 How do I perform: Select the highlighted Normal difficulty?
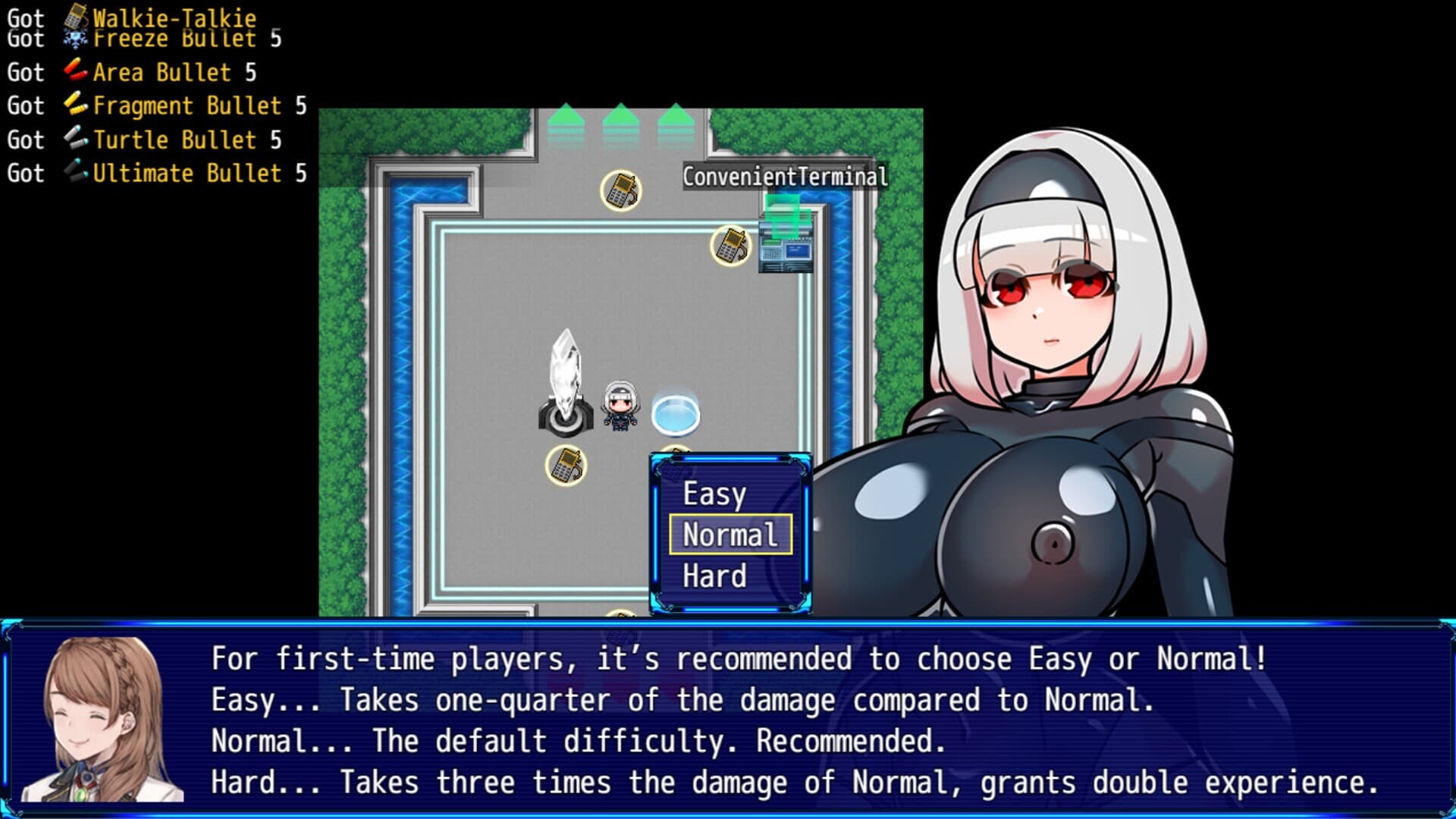pos(730,535)
